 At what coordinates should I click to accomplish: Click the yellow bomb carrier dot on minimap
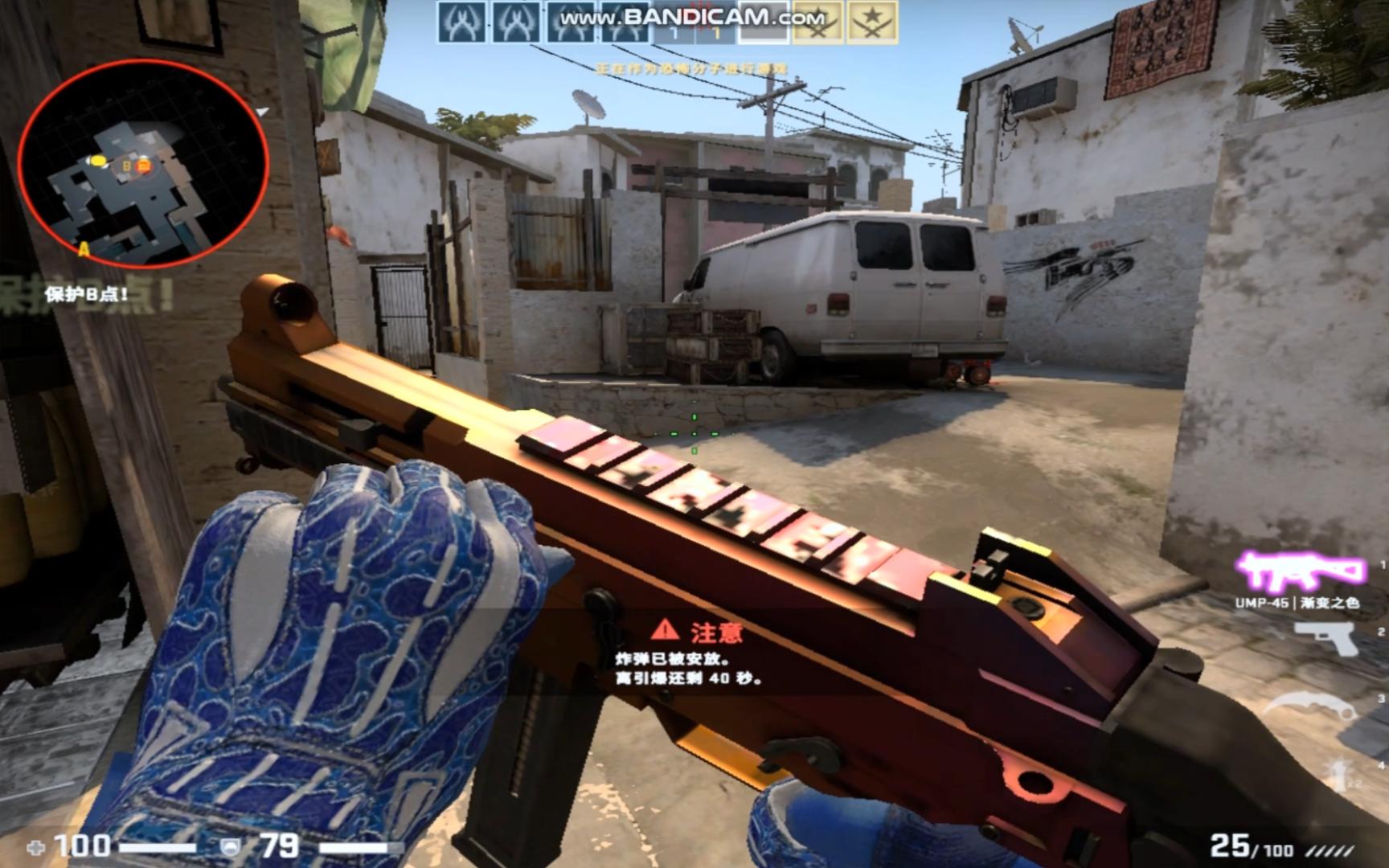[x=99, y=161]
